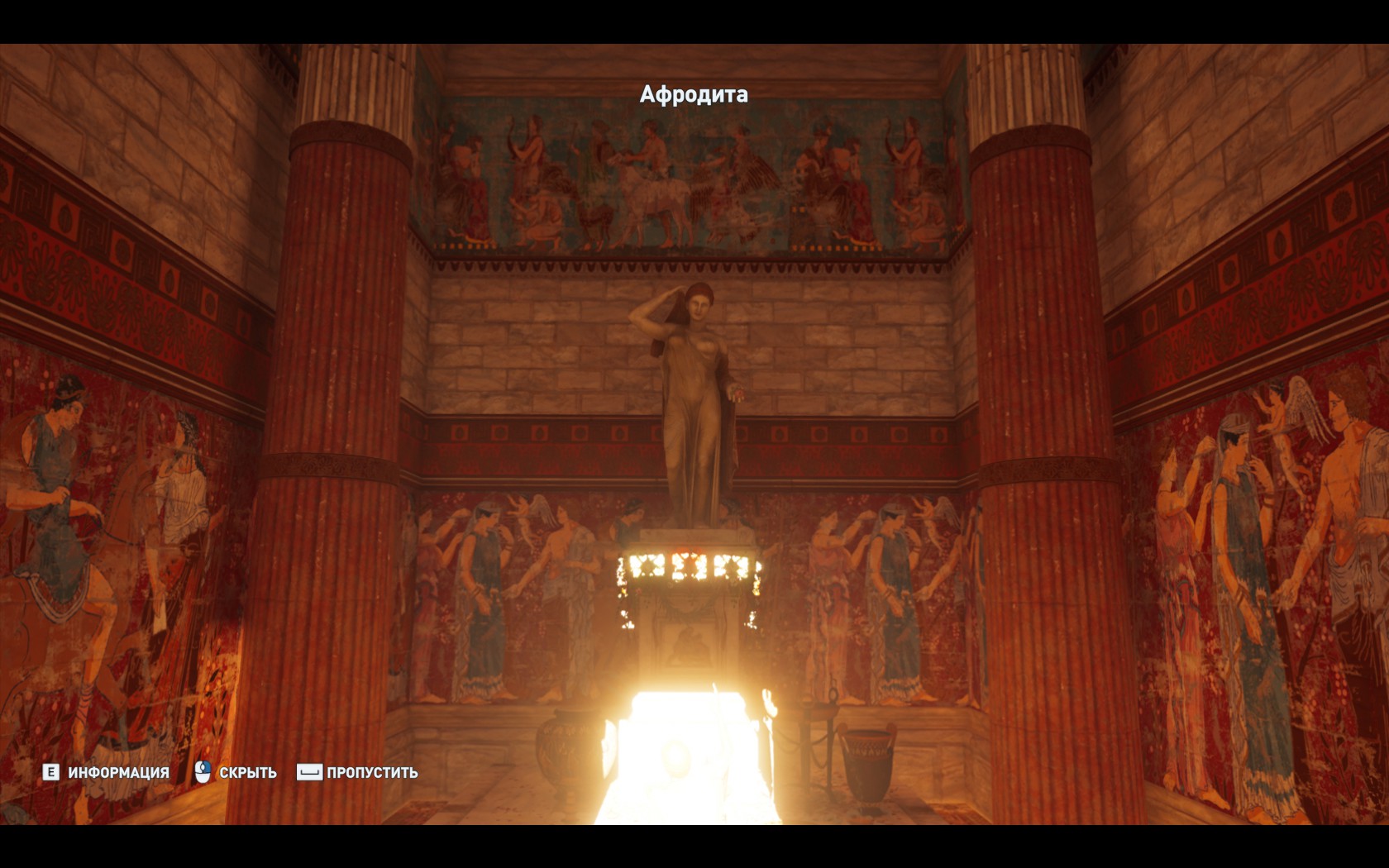Click СКРЫТЬ to hide the interface
The width and height of the screenshot is (1389, 868).
point(247,773)
